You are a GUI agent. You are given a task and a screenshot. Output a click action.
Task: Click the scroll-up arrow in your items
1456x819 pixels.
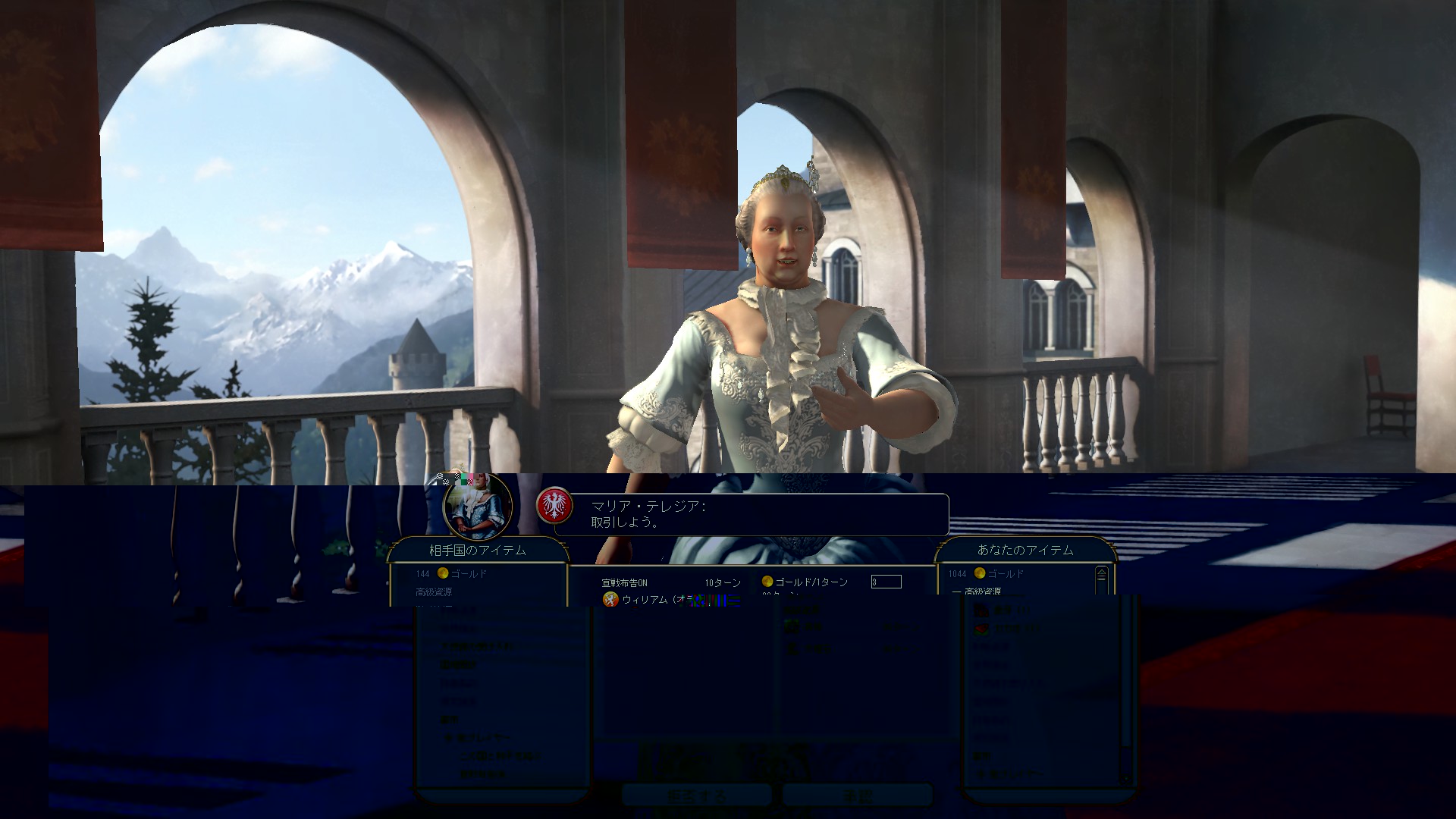tap(1101, 573)
